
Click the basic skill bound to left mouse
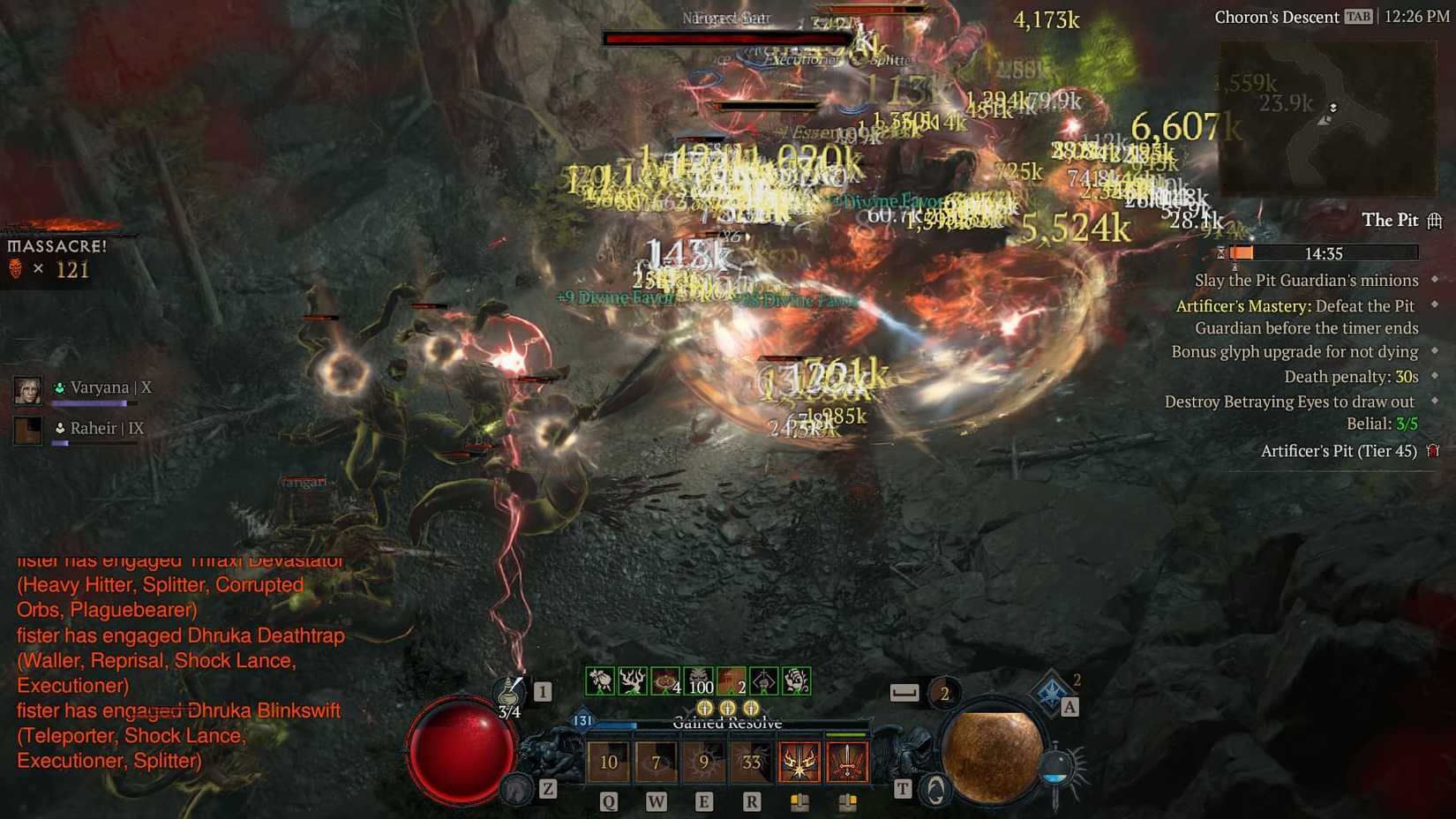[800, 763]
